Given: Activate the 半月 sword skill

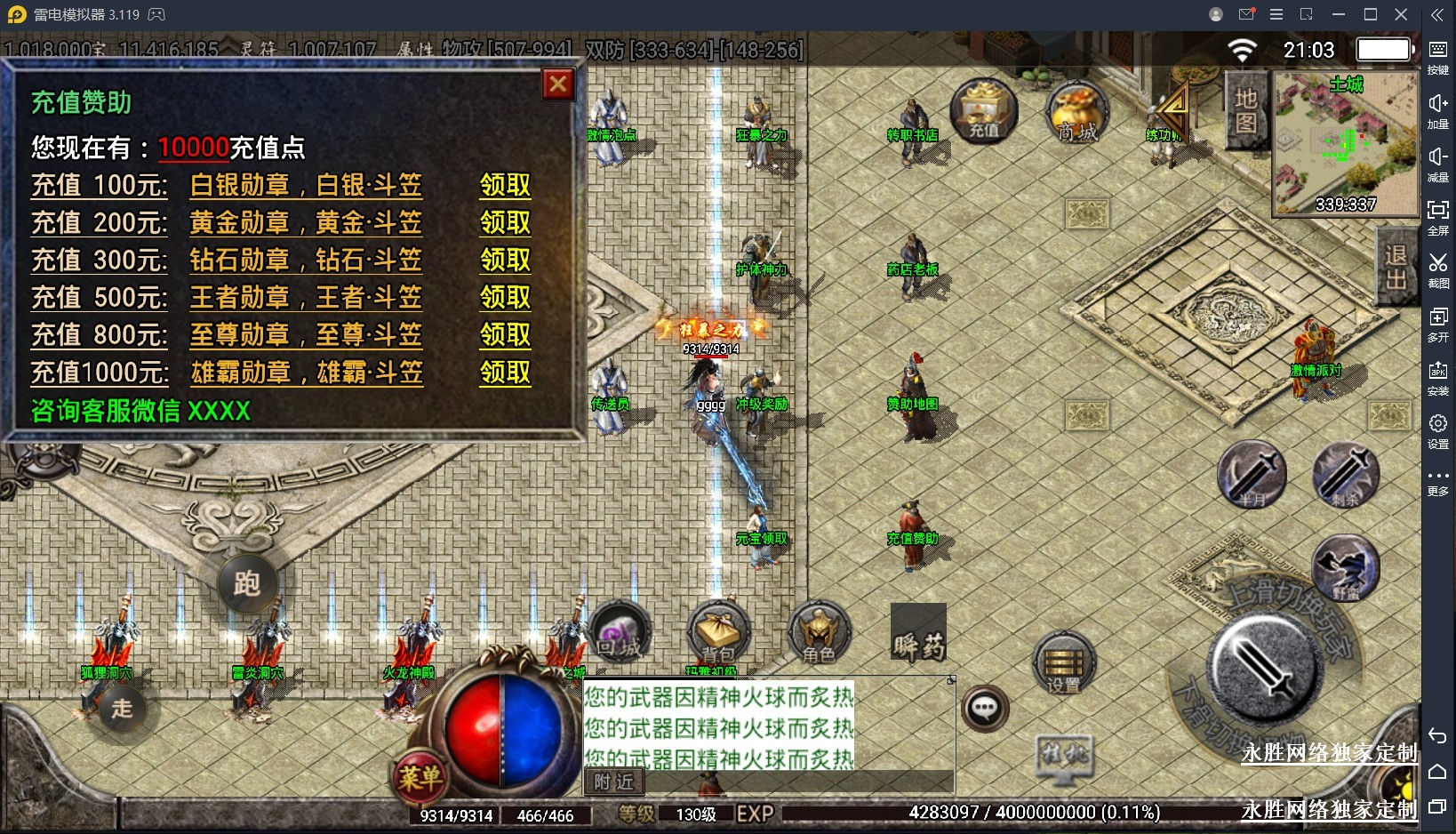Looking at the screenshot, I should click(1252, 475).
